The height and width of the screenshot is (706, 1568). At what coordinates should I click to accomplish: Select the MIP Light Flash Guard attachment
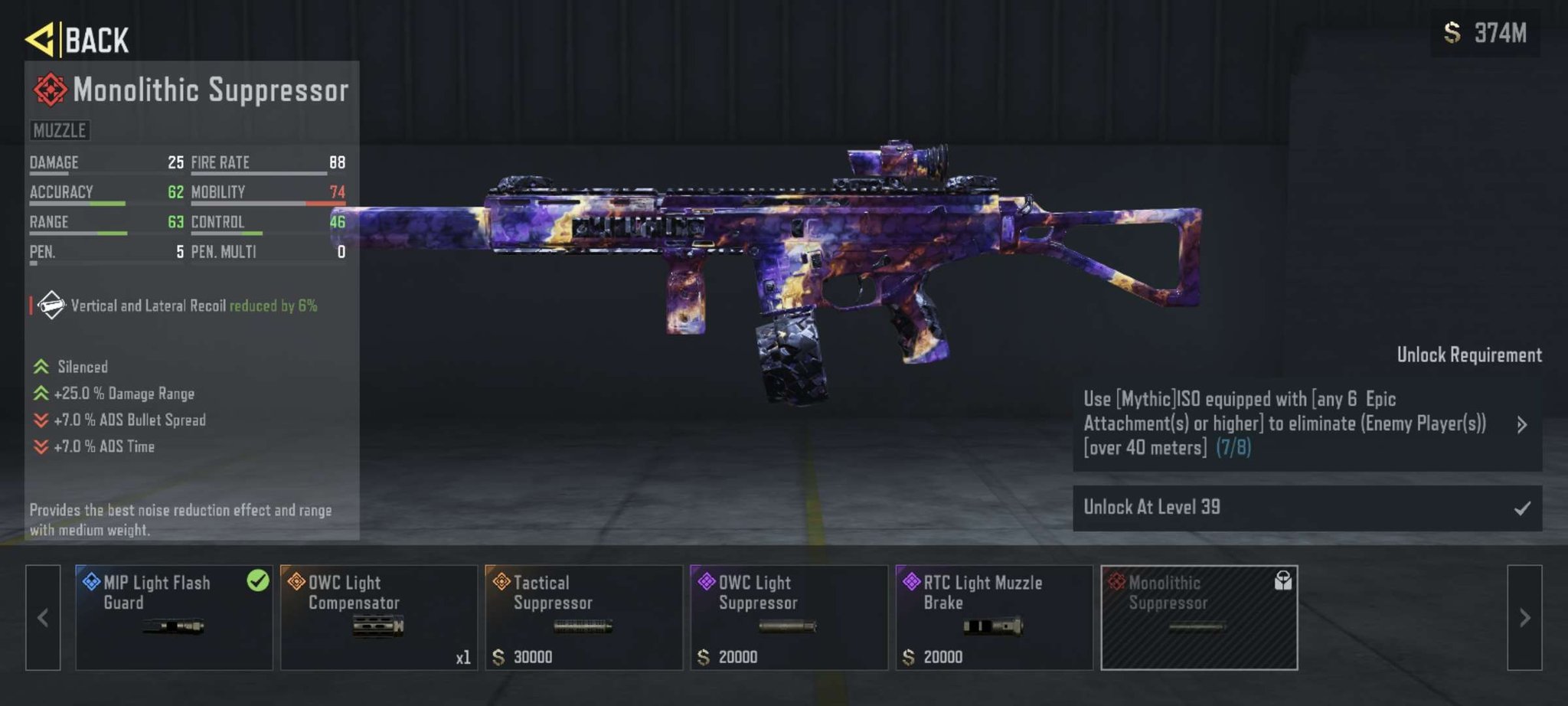(x=174, y=617)
